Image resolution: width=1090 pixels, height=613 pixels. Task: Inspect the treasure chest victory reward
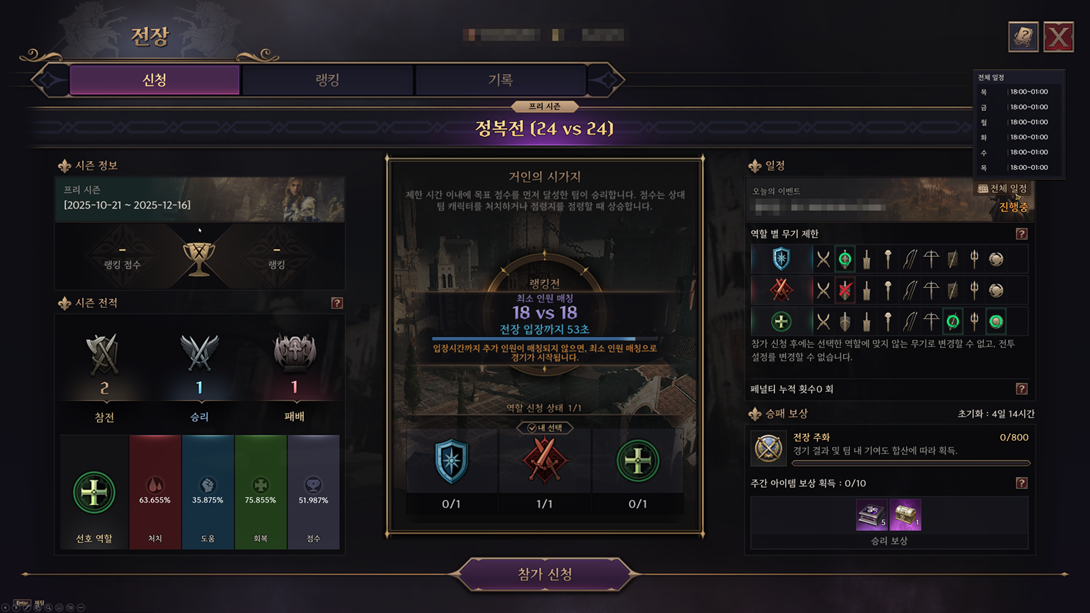(906, 515)
